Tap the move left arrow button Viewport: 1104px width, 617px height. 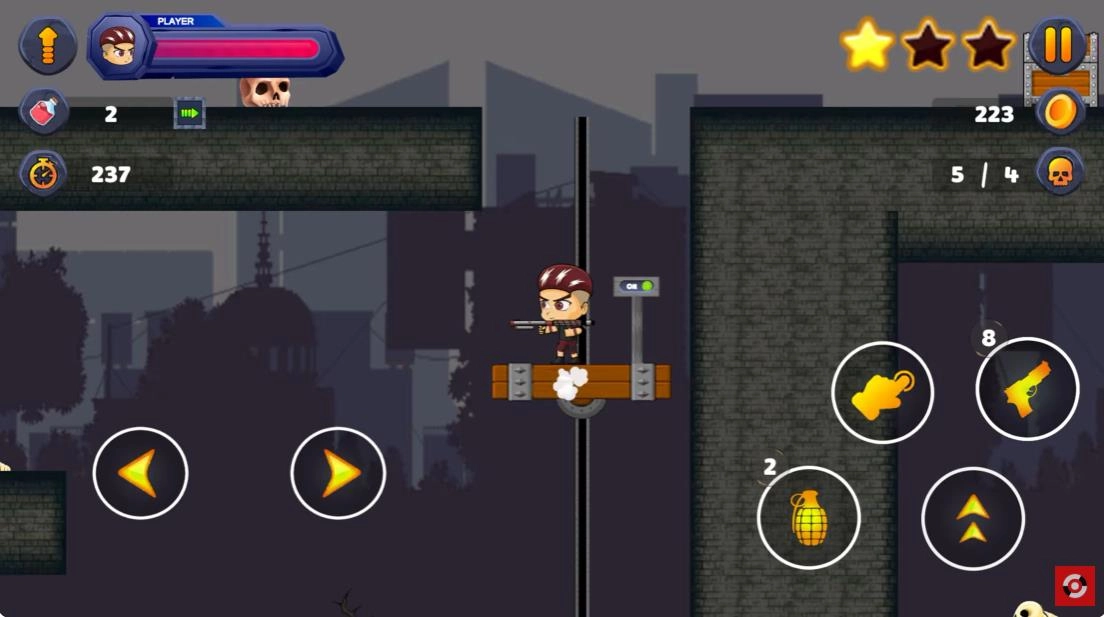pos(140,473)
